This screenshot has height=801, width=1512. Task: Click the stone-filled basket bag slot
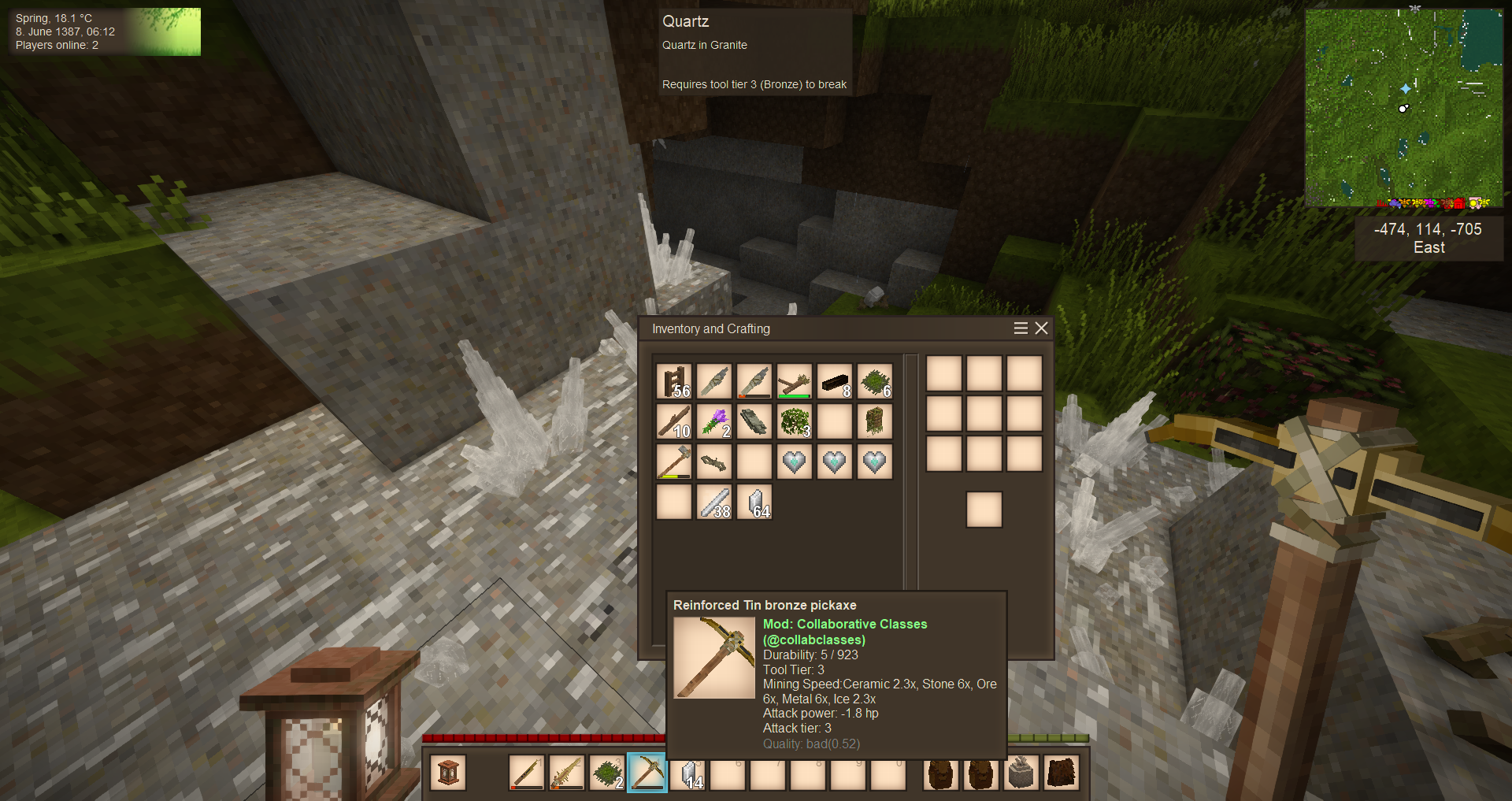pos(1021,773)
